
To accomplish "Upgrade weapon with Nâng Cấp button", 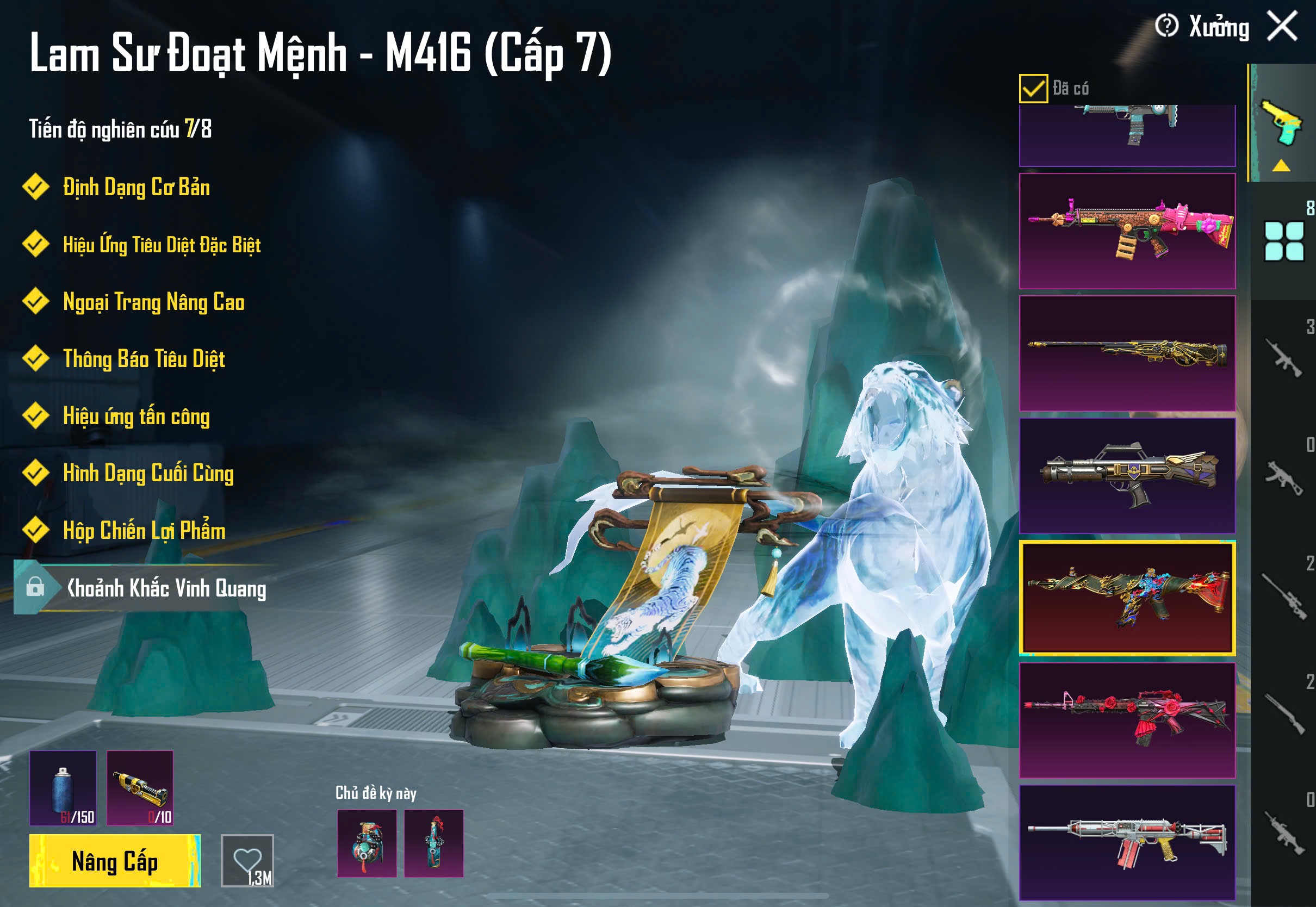I will 115,860.
